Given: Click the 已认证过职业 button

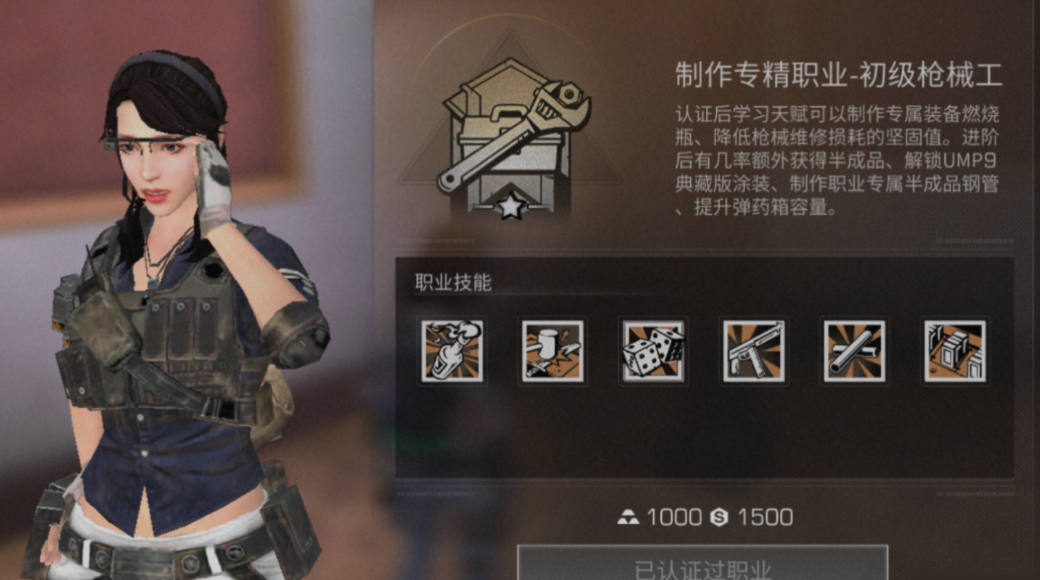Looking at the screenshot, I should coord(702,565).
